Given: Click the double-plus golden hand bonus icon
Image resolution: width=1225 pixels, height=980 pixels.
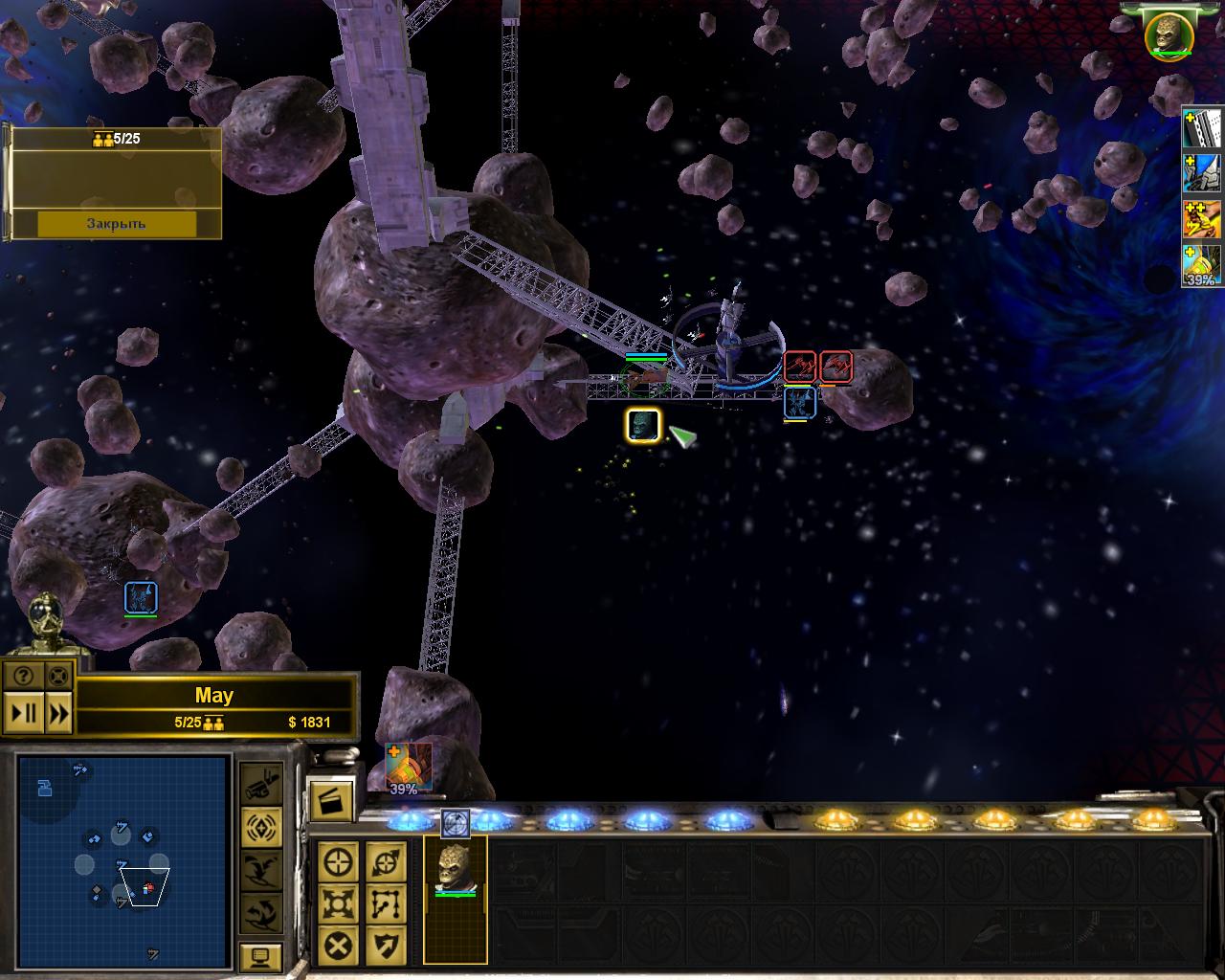Looking at the screenshot, I should (x=1202, y=218).
